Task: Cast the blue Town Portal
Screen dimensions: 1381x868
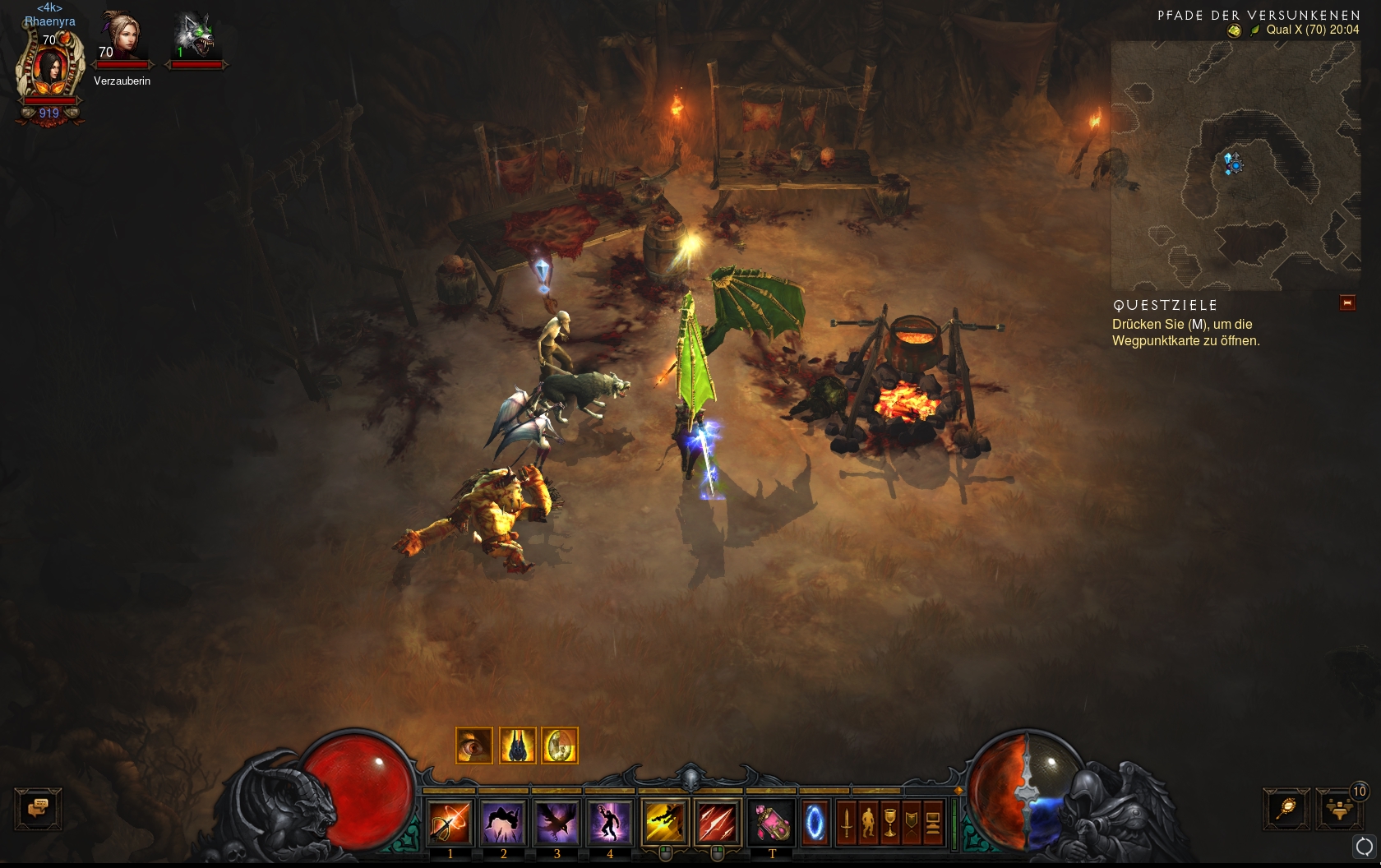Action: tap(815, 821)
